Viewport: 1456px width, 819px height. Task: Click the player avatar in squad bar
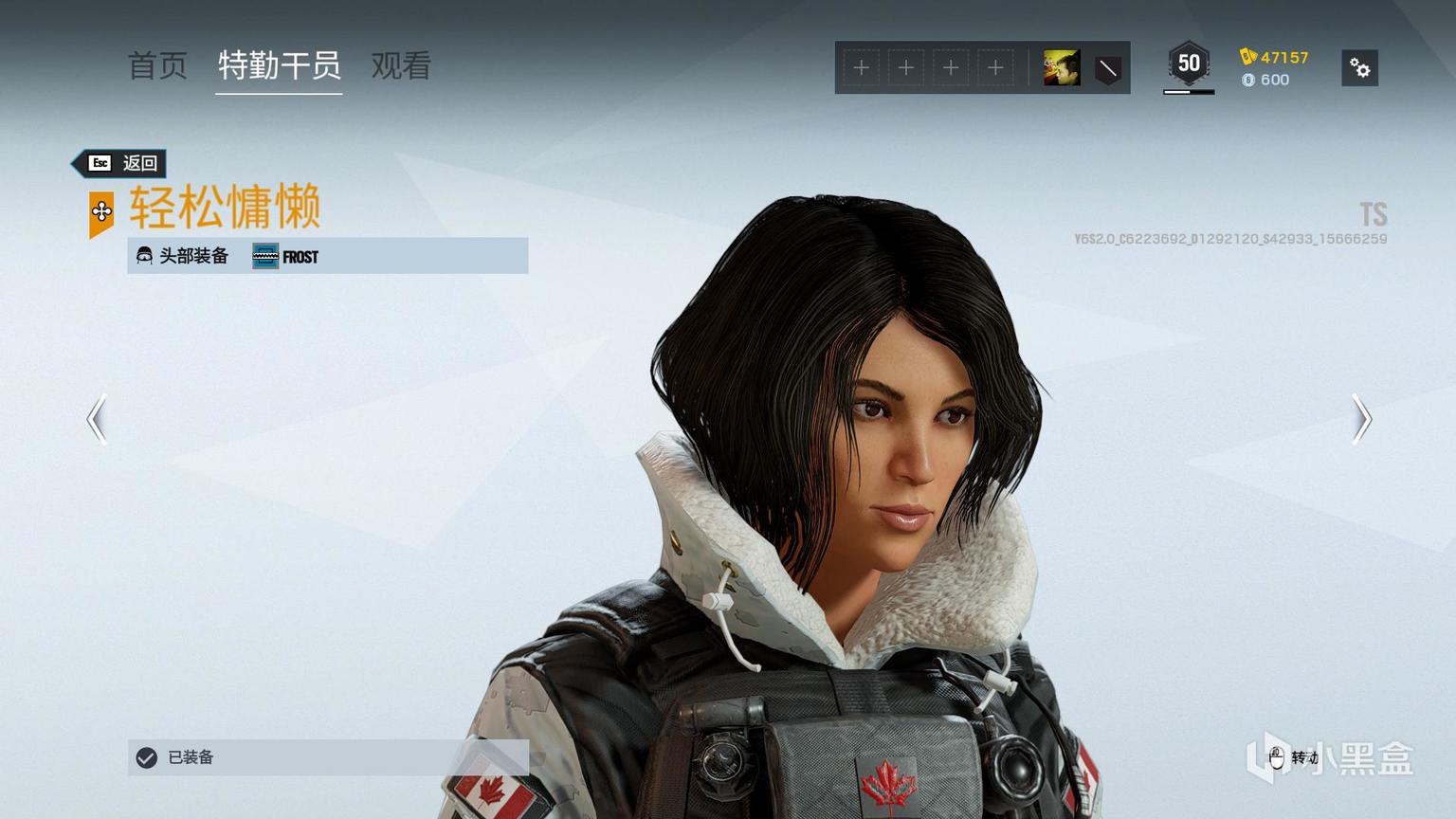click(x=1062, y=68)
